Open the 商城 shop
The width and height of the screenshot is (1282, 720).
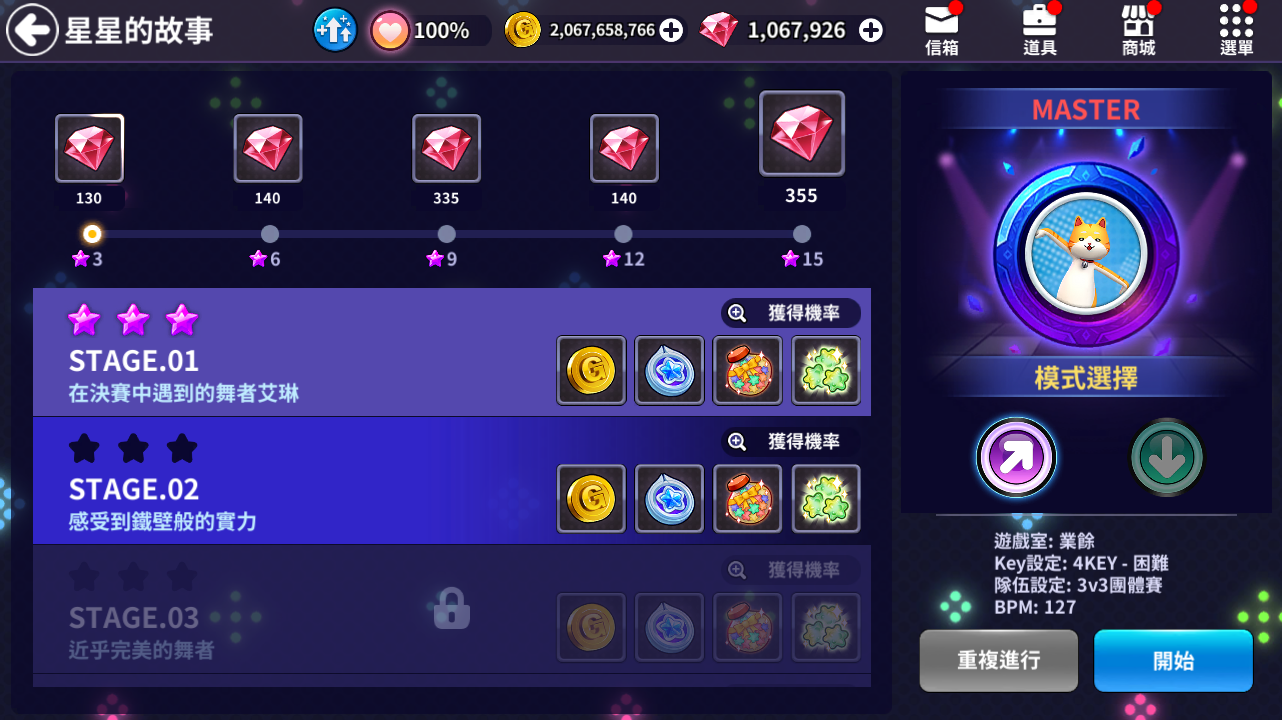click(x=1138, y=30)
